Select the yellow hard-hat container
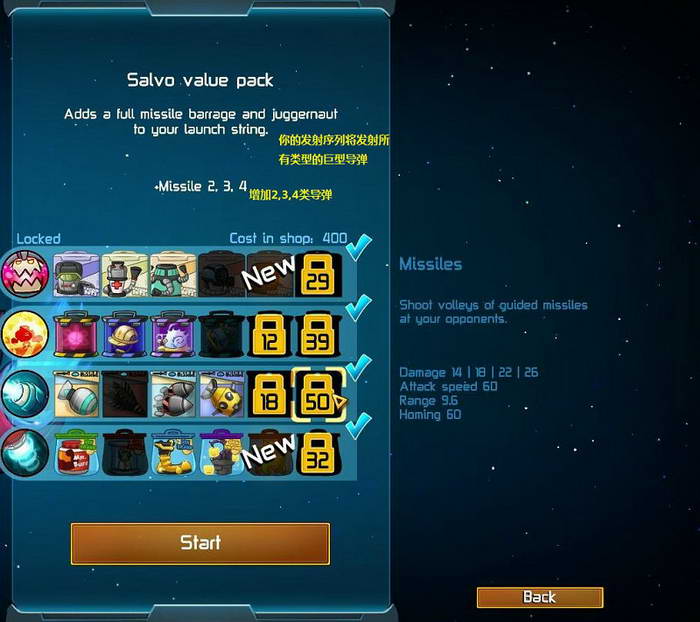The width and height of the screenshot is (700, 622). tap(125, 334)
